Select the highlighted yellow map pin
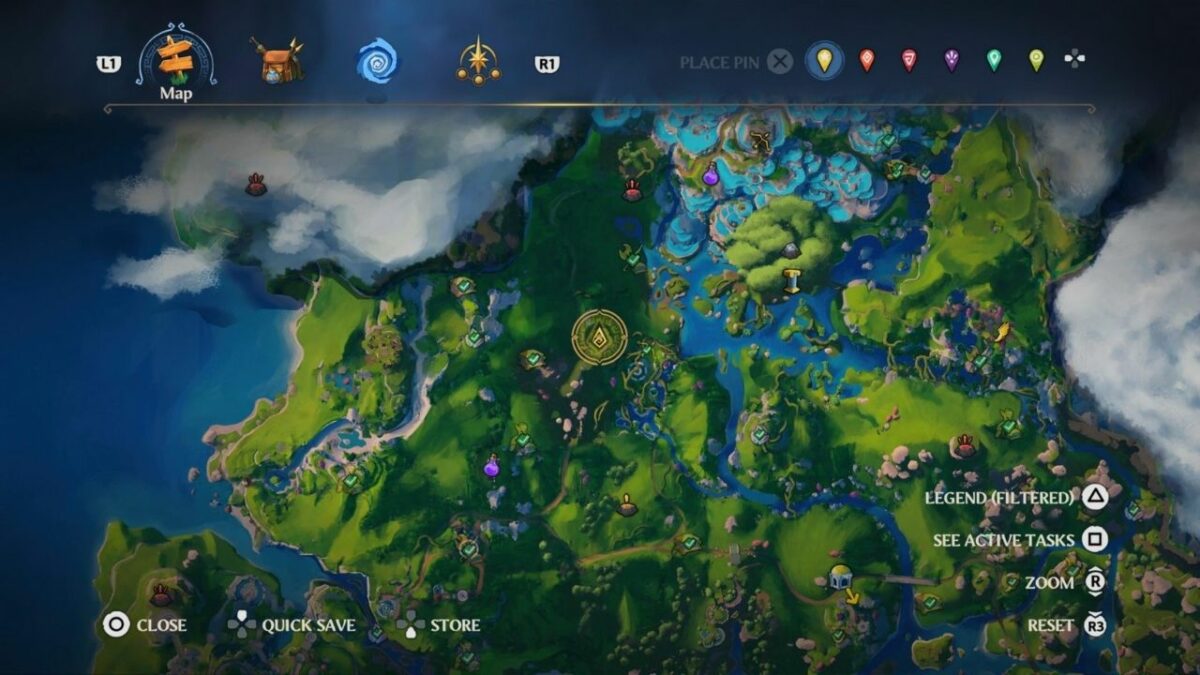 [824, 61]
